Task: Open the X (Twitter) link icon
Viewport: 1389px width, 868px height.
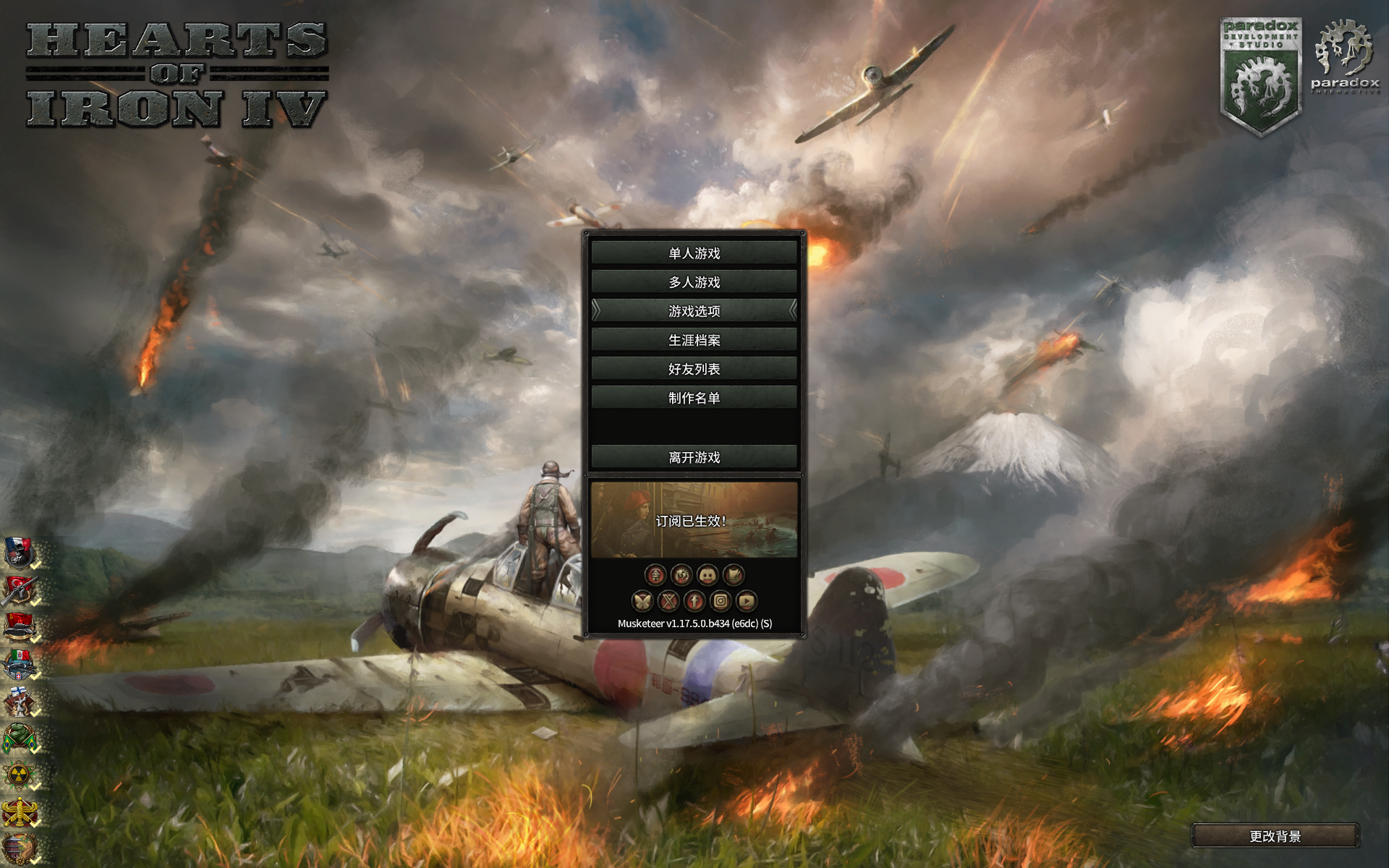Action: 668,600
